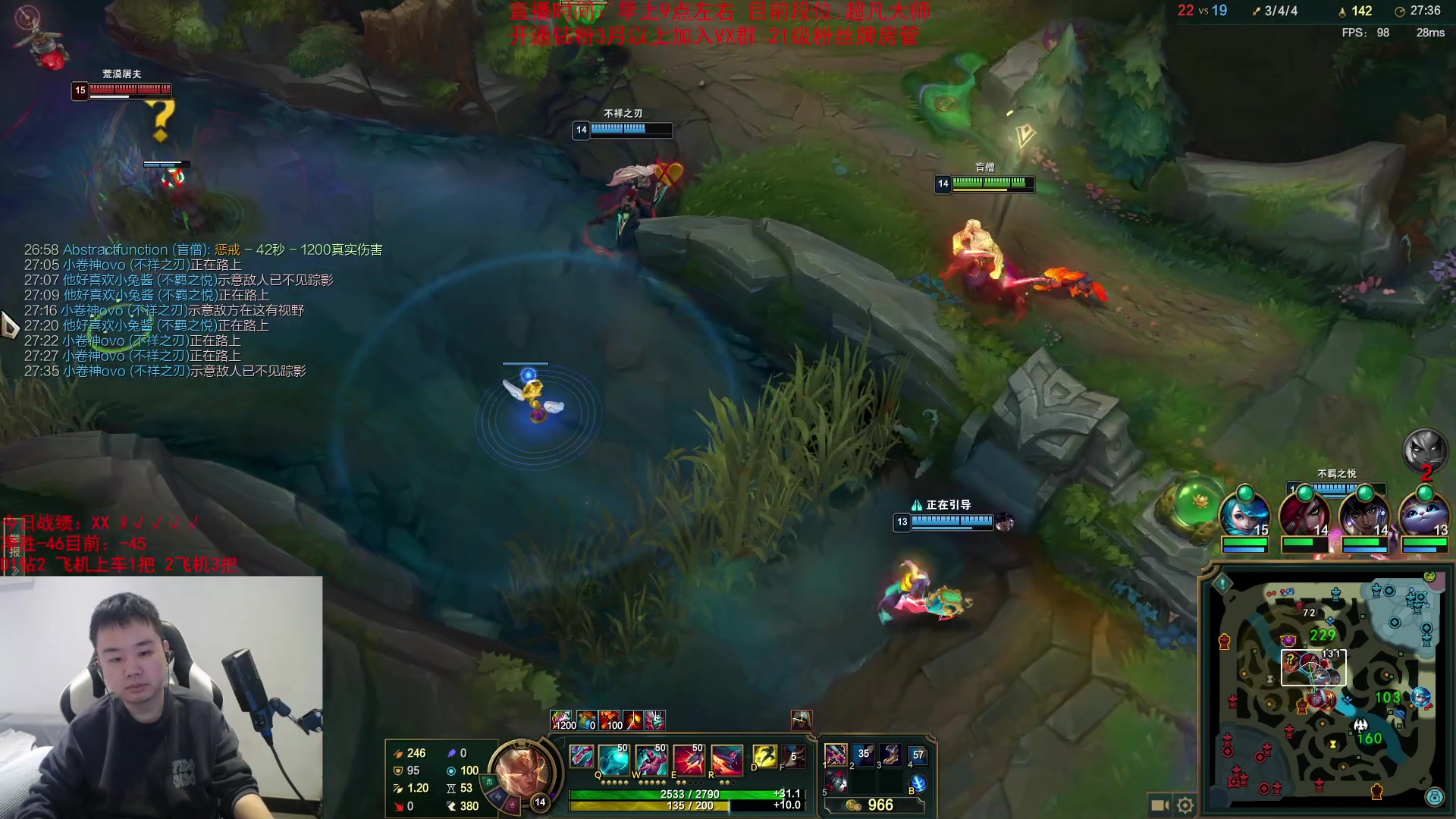Select the blue-haired level 15 ally portrait
Screen dimensions: 1456x819
1244,513
